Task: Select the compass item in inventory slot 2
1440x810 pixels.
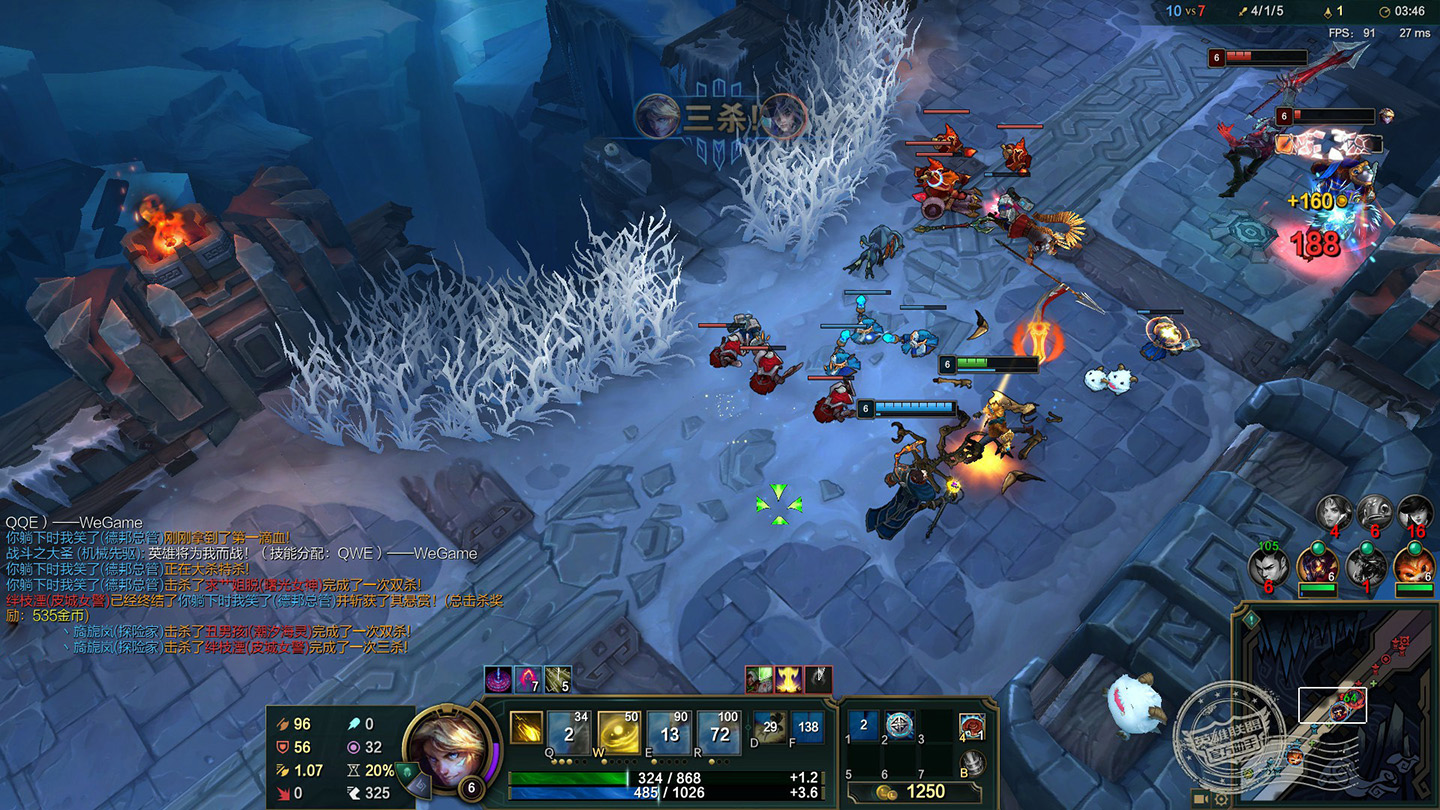Action: (899, 726)
